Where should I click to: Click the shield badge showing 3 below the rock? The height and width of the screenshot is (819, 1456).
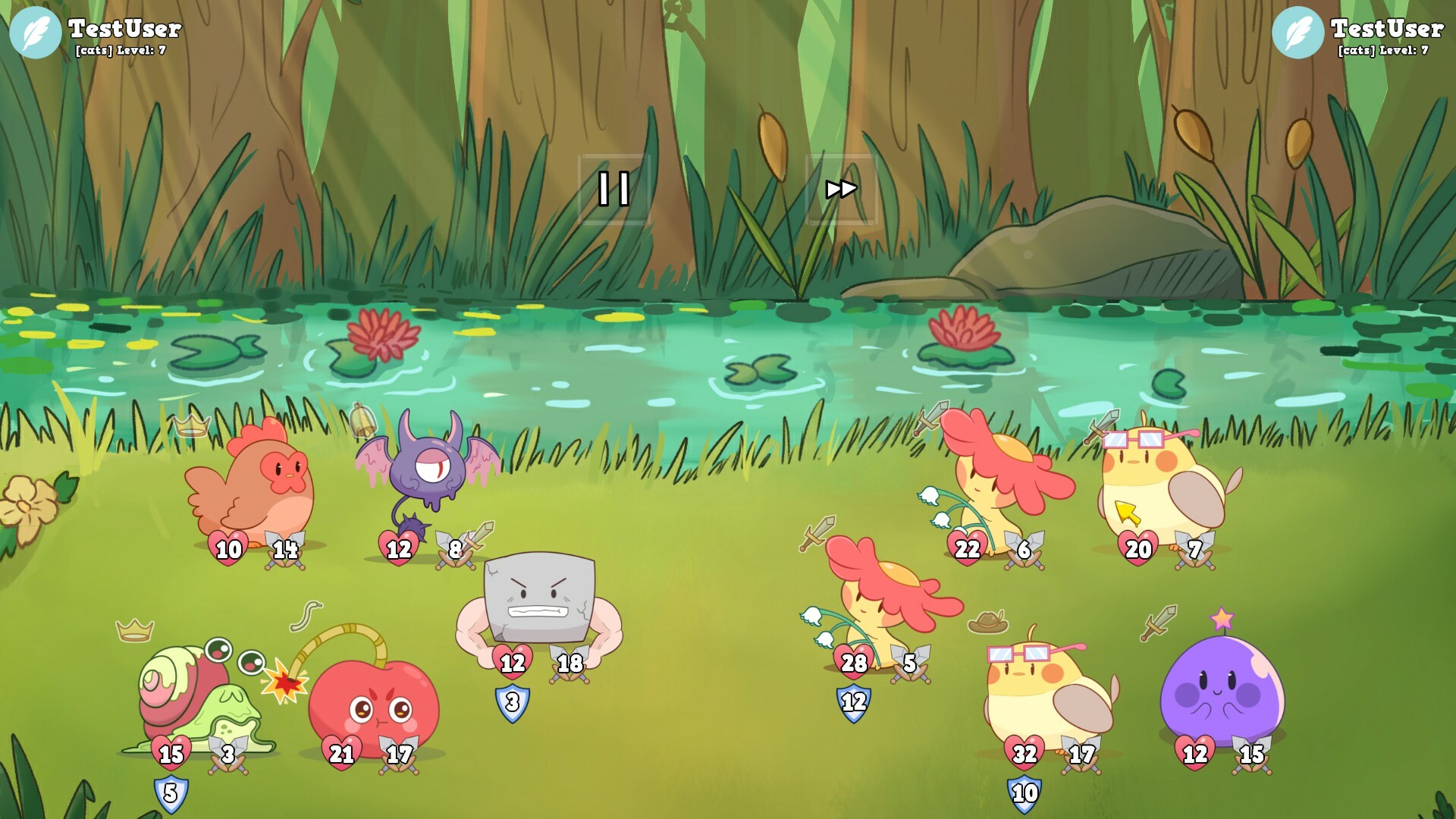pyautogui.click(x=514, y=701)
